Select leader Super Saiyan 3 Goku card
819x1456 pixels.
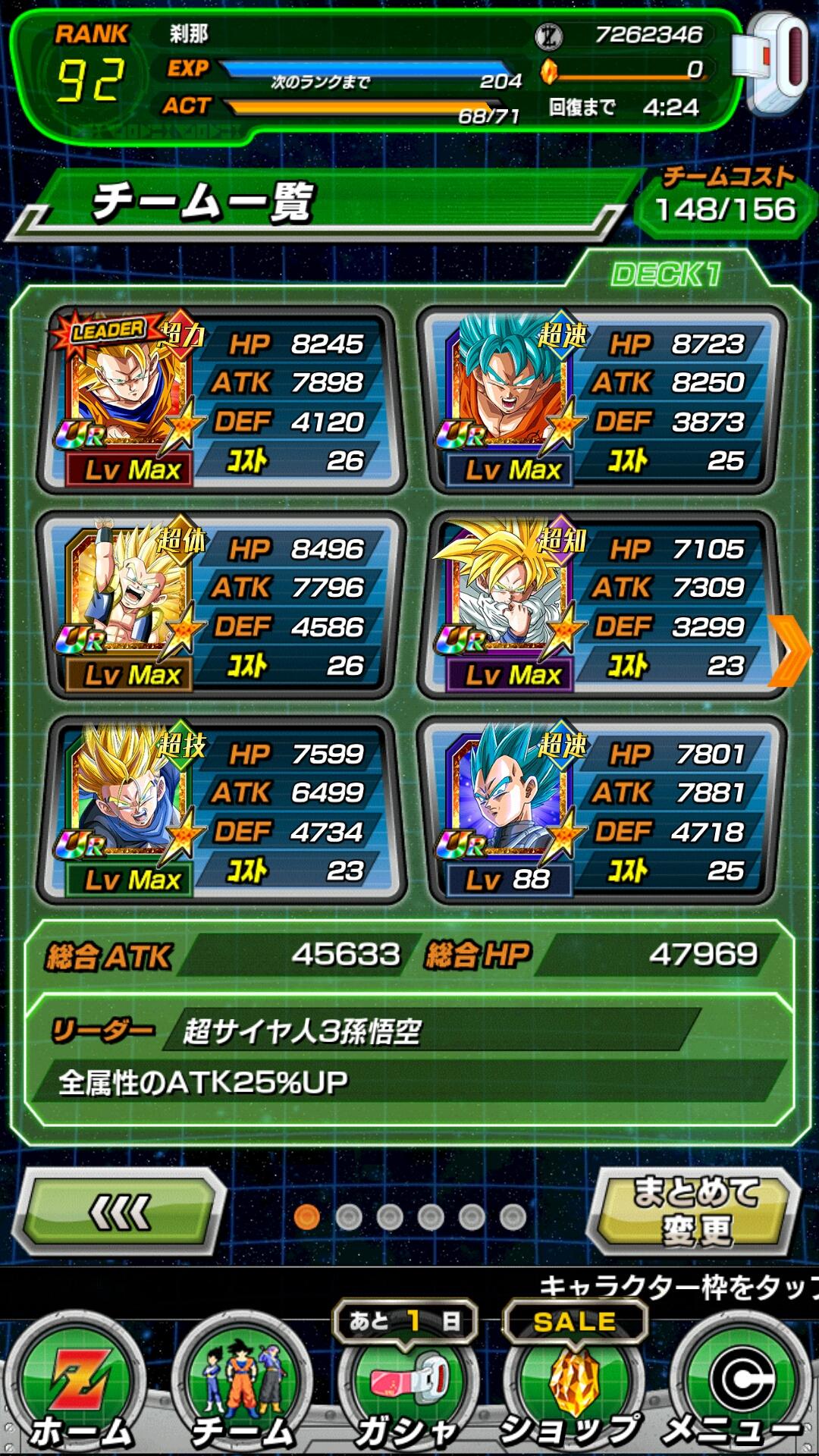220,400
